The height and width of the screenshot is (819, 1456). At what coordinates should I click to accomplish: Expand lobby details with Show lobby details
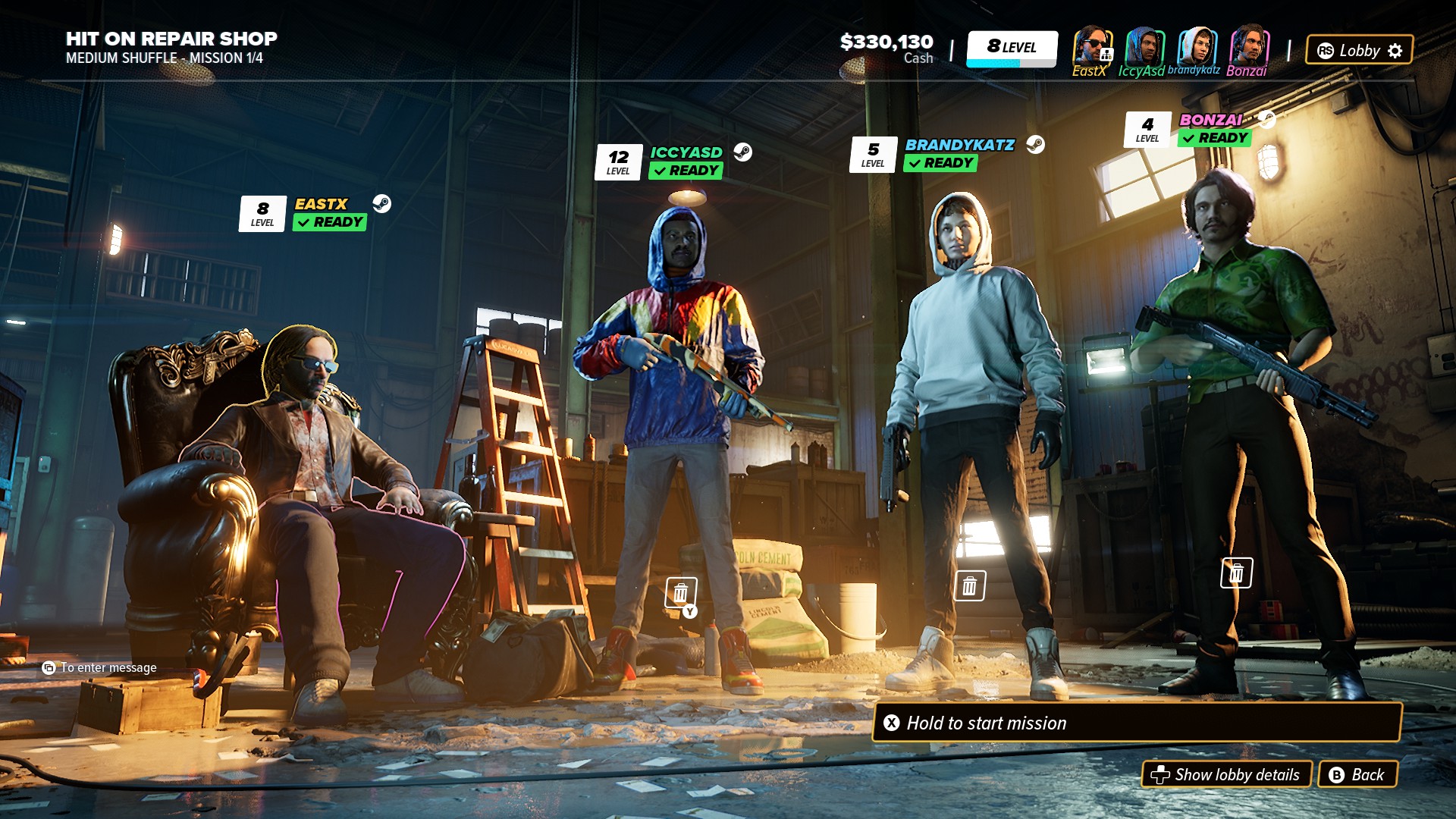tap(1228, 775)
